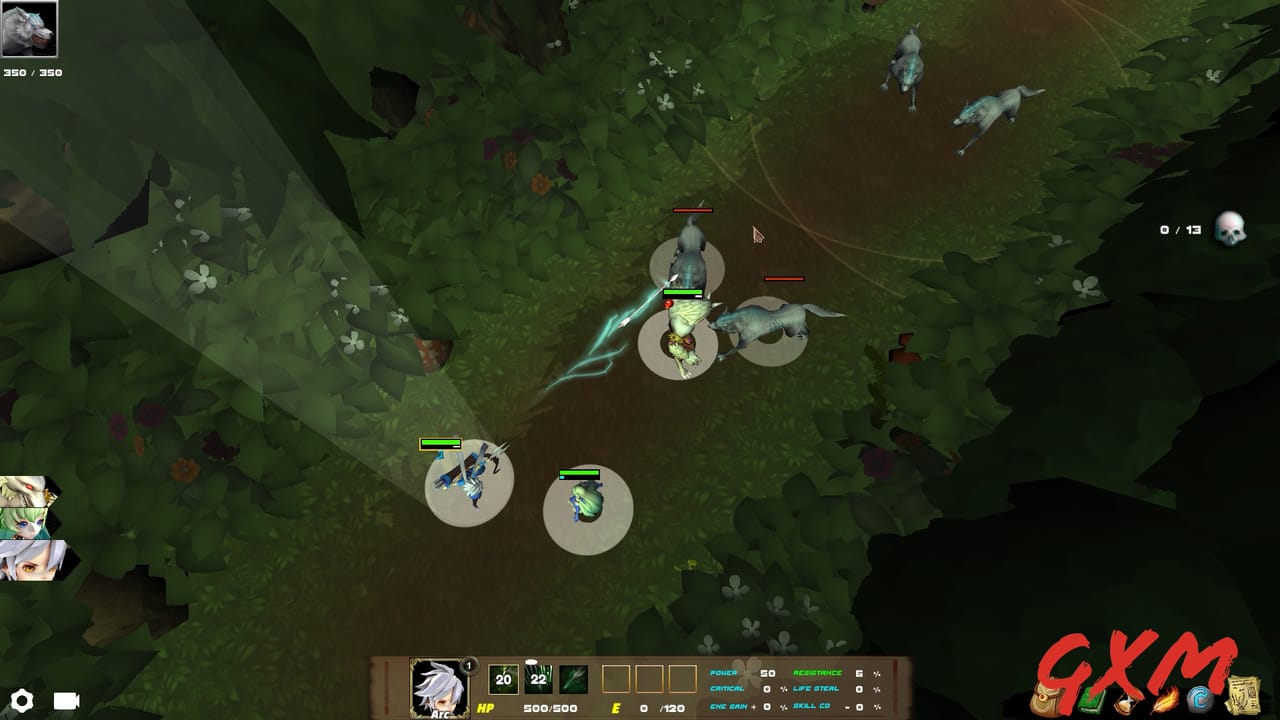The width and height of the screenshot is (1280, 720).
Task: Open the backpack inventory icon
Action: click(x=1047, y=702)
